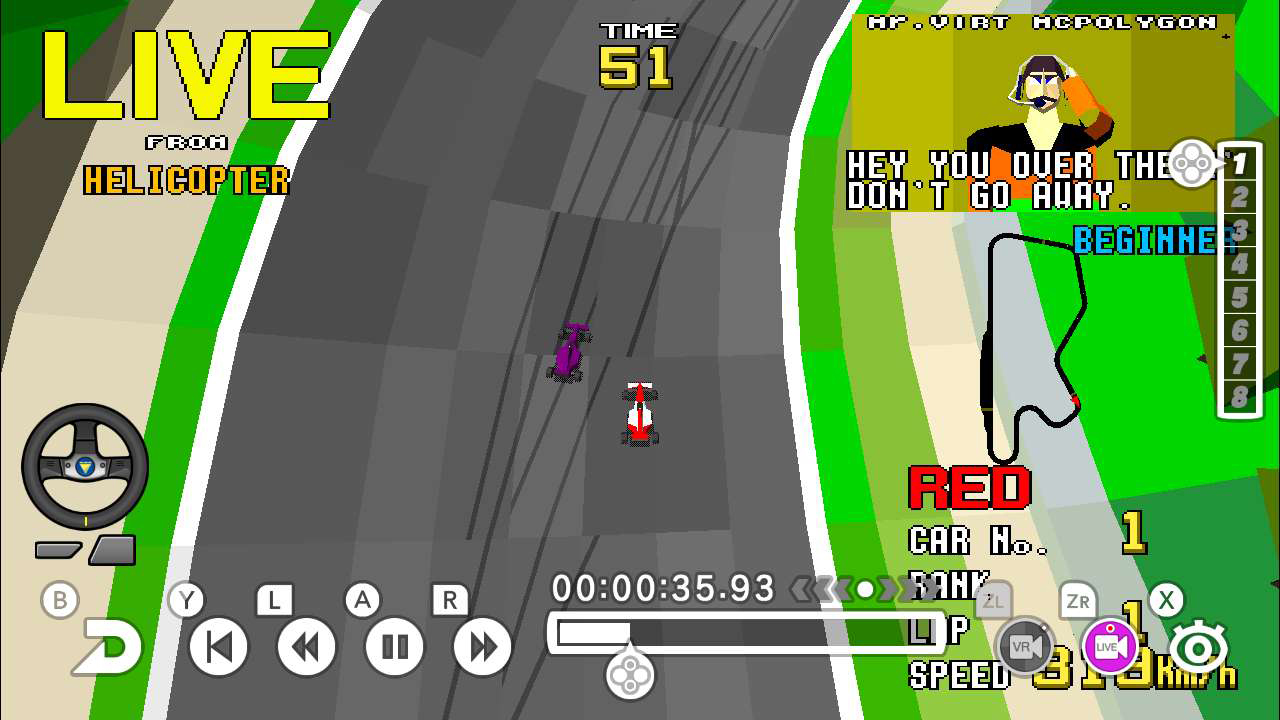
Task: Click the Y button badge over the skip control
Action: [184, 600]
